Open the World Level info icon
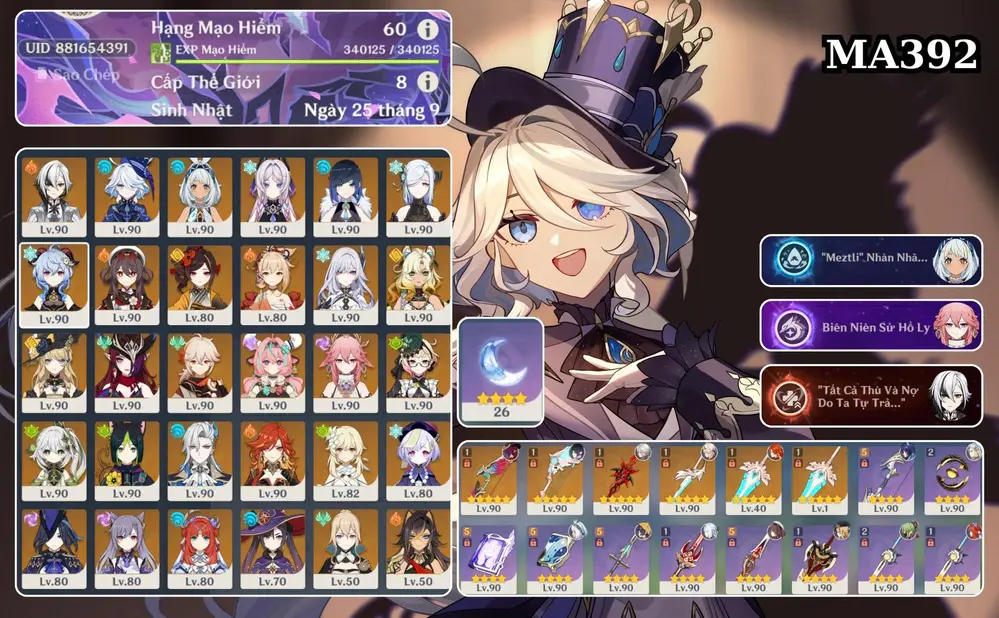Screen dimensions: 999x618 pyautogui.click(x=427, y=81)
